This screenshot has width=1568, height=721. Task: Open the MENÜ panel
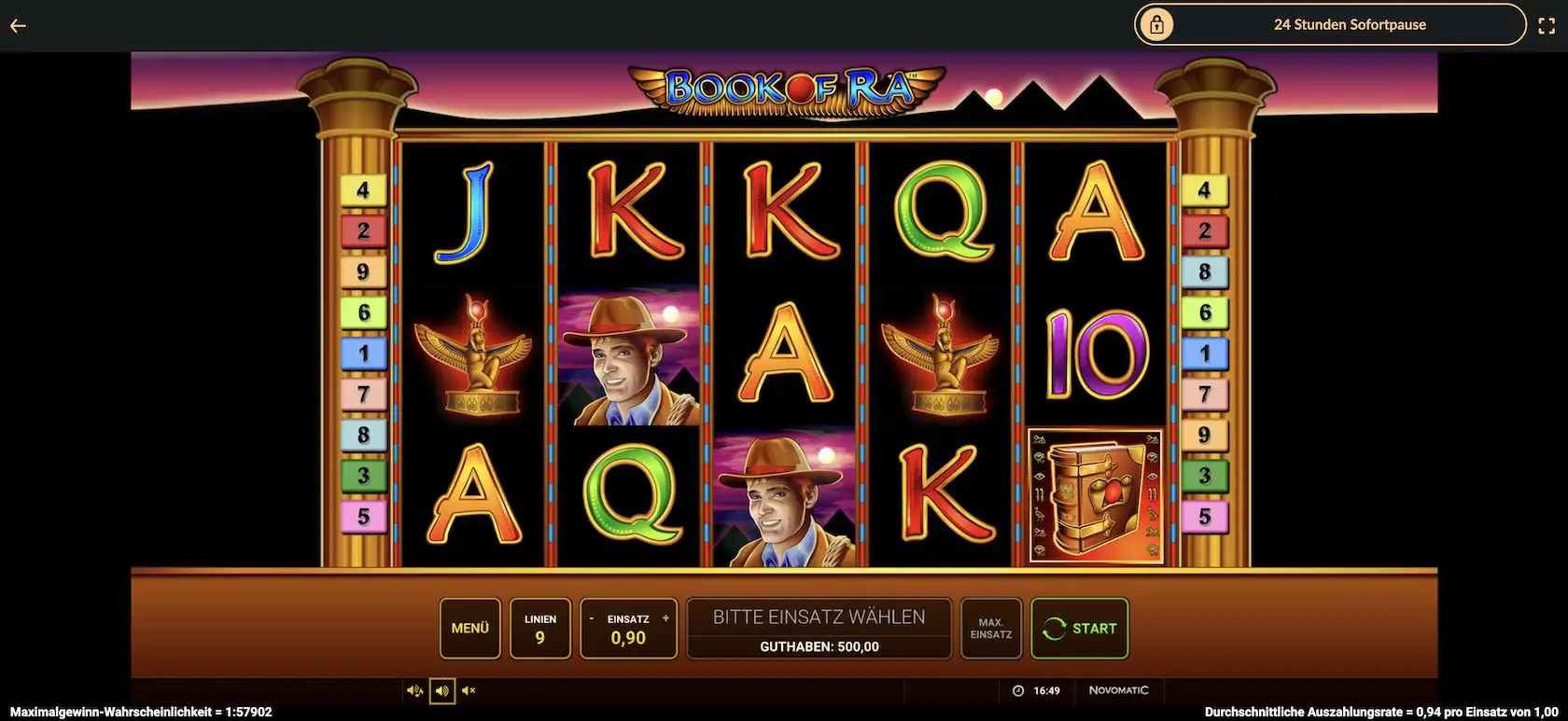click(470, 628)
